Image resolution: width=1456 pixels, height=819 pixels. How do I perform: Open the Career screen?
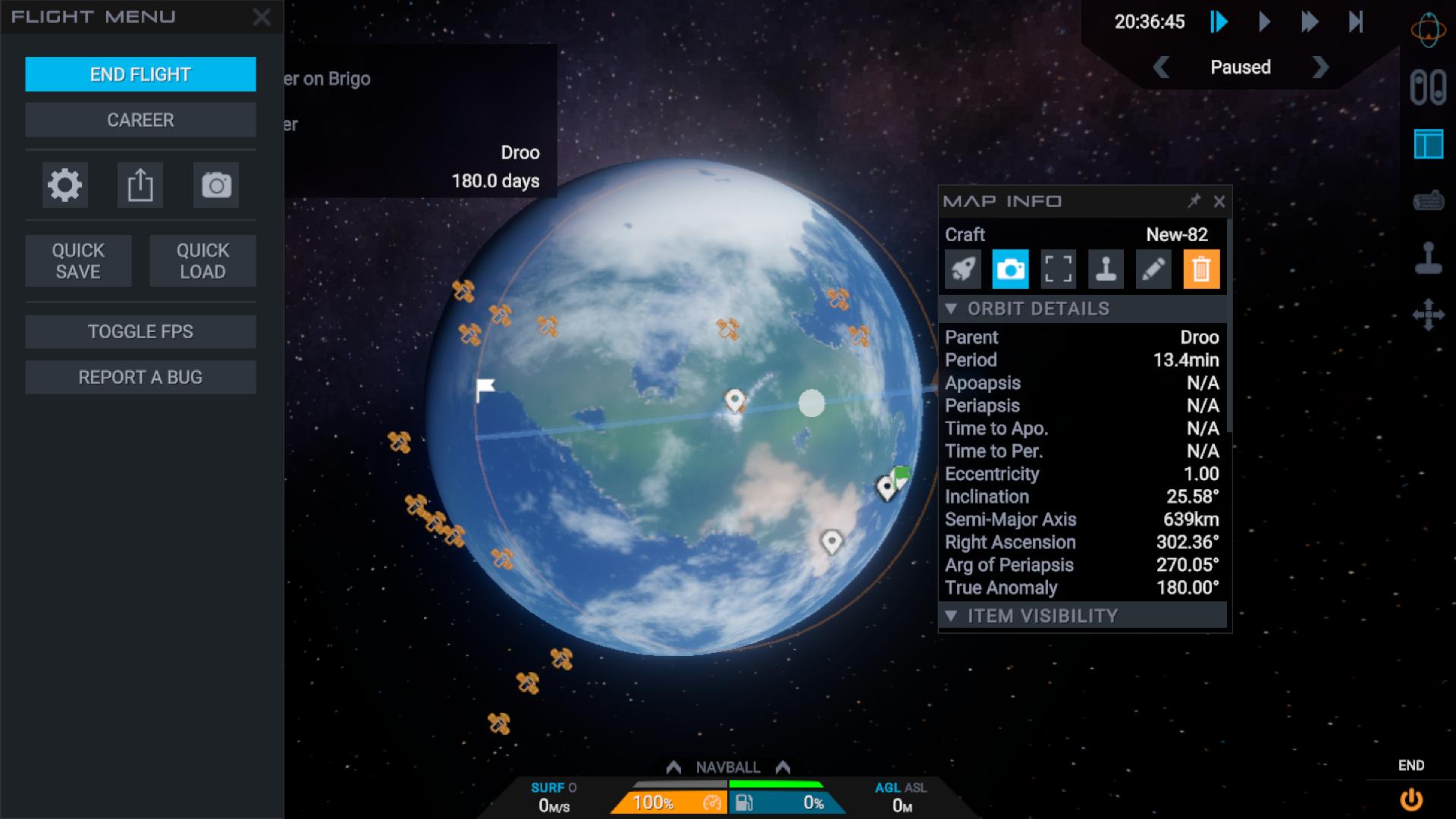[x=140, y=120]
